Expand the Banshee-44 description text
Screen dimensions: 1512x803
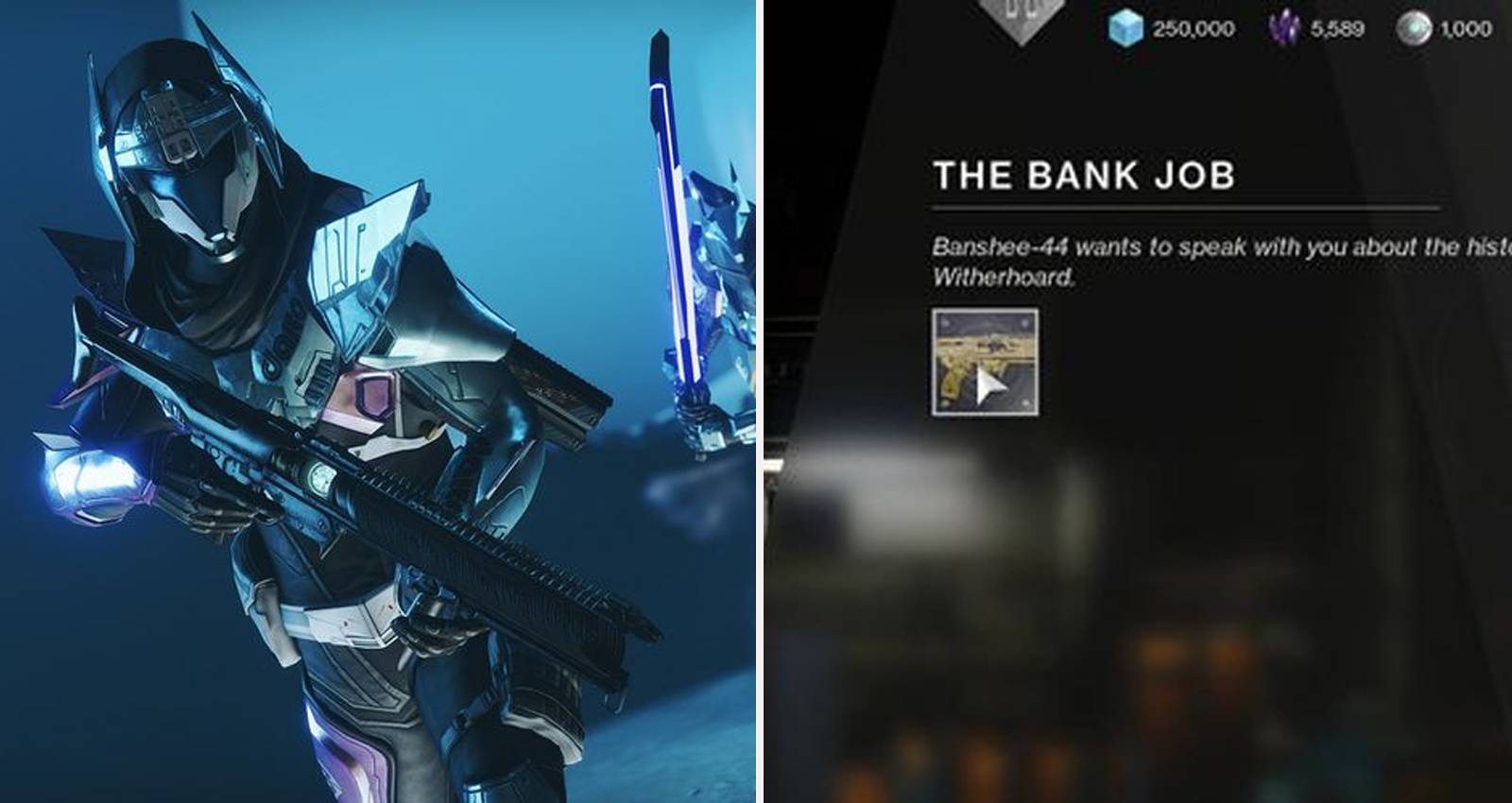pyautogui.click(x=1181, y=260)
